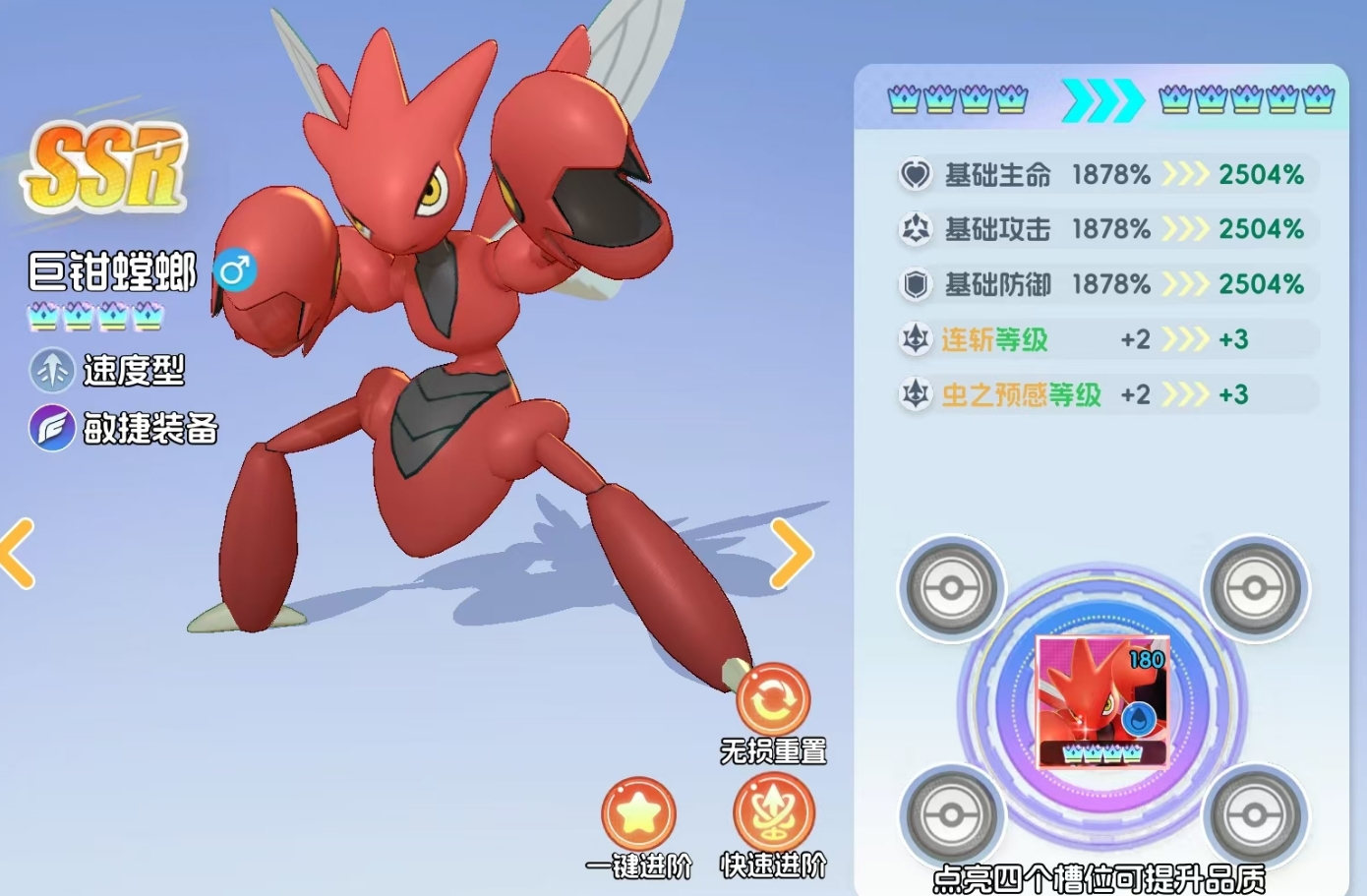Image resolution: width=1367 pixels, height=896 pixels.
Task: Click the icon next to 基础攻击
Action: [x=916, y=229]
